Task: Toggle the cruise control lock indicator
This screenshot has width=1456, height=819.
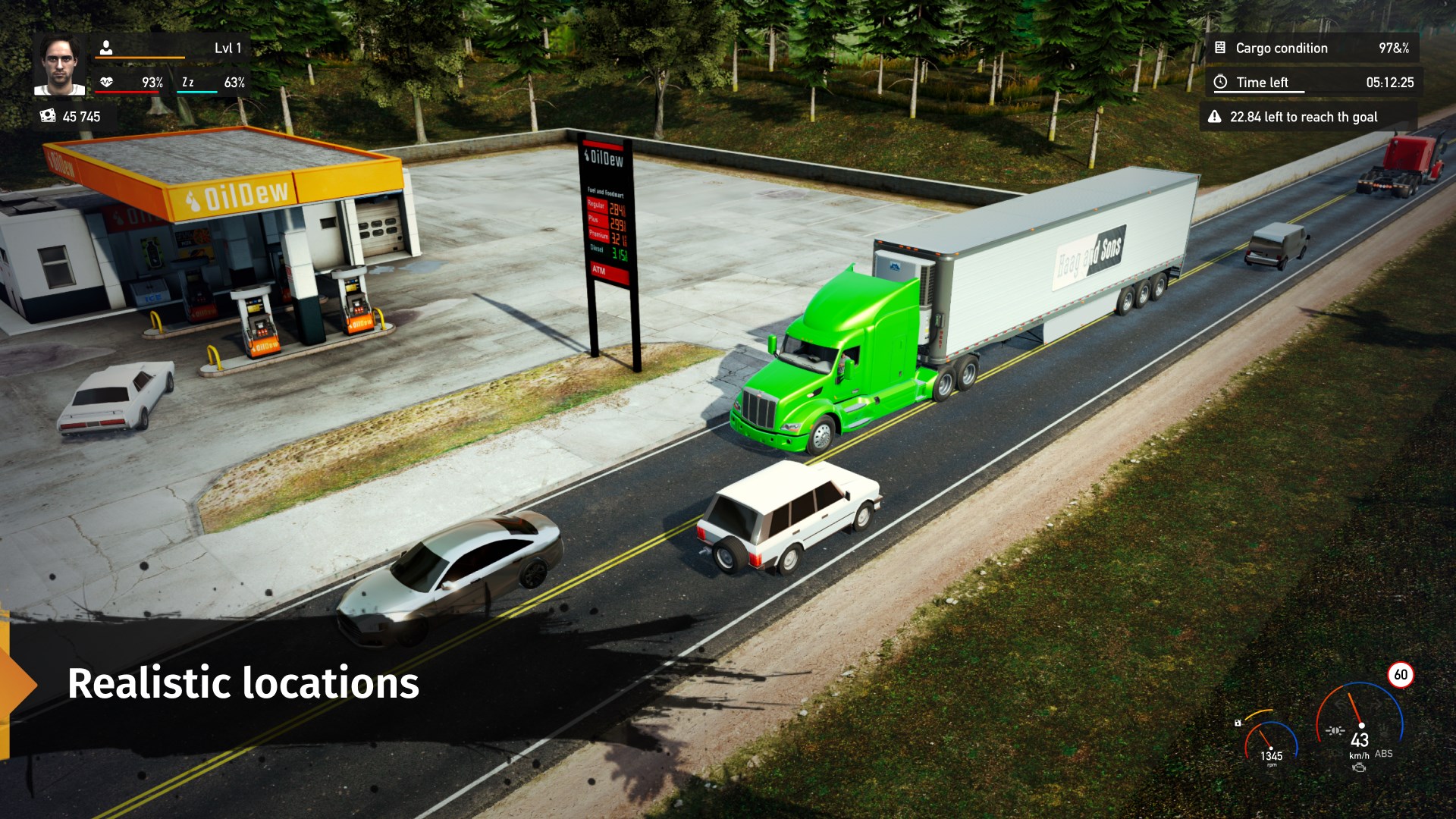Action: (1238, 723)
